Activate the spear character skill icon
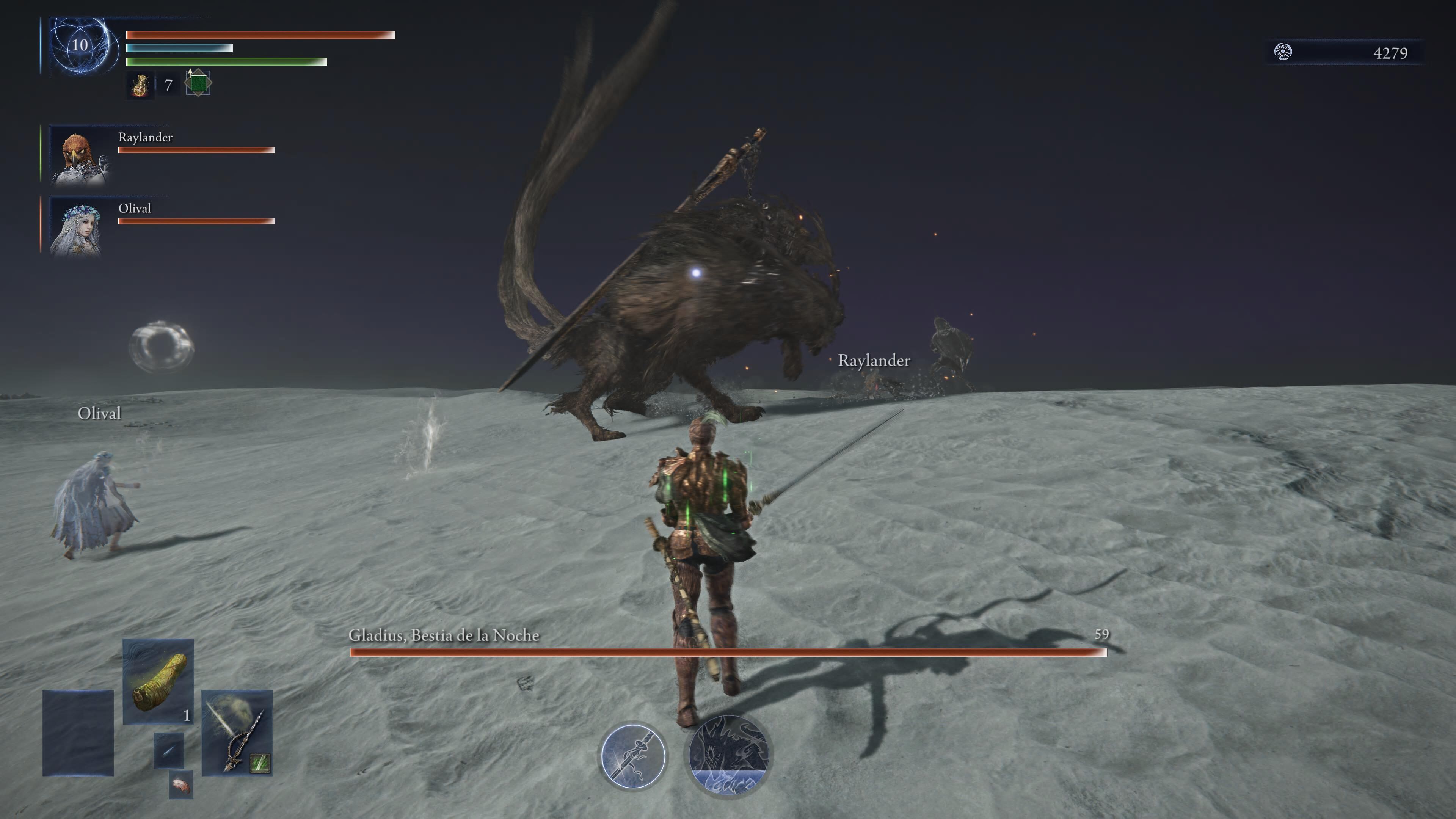1456x819 pixels. click(633, 756)
